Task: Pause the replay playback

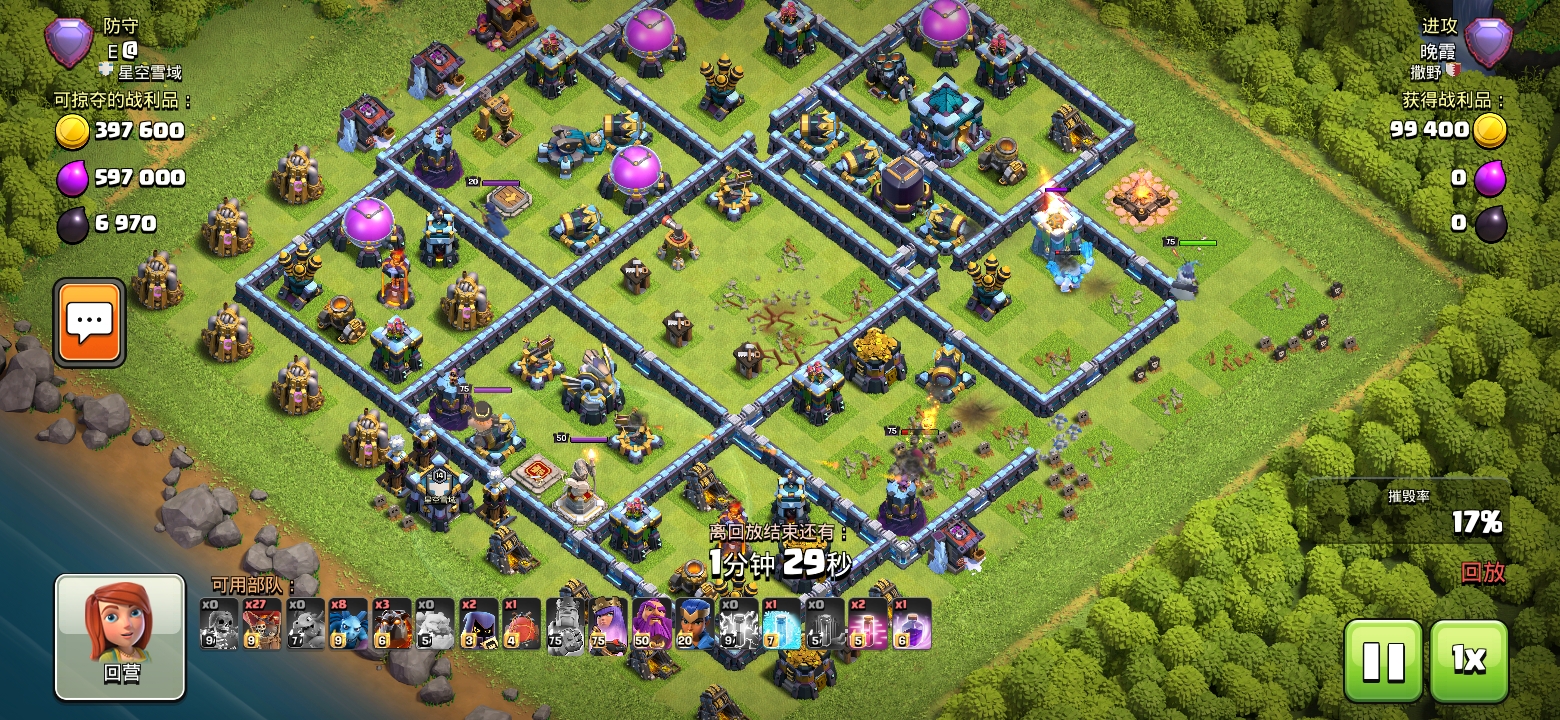Action: click(1383, 660)
